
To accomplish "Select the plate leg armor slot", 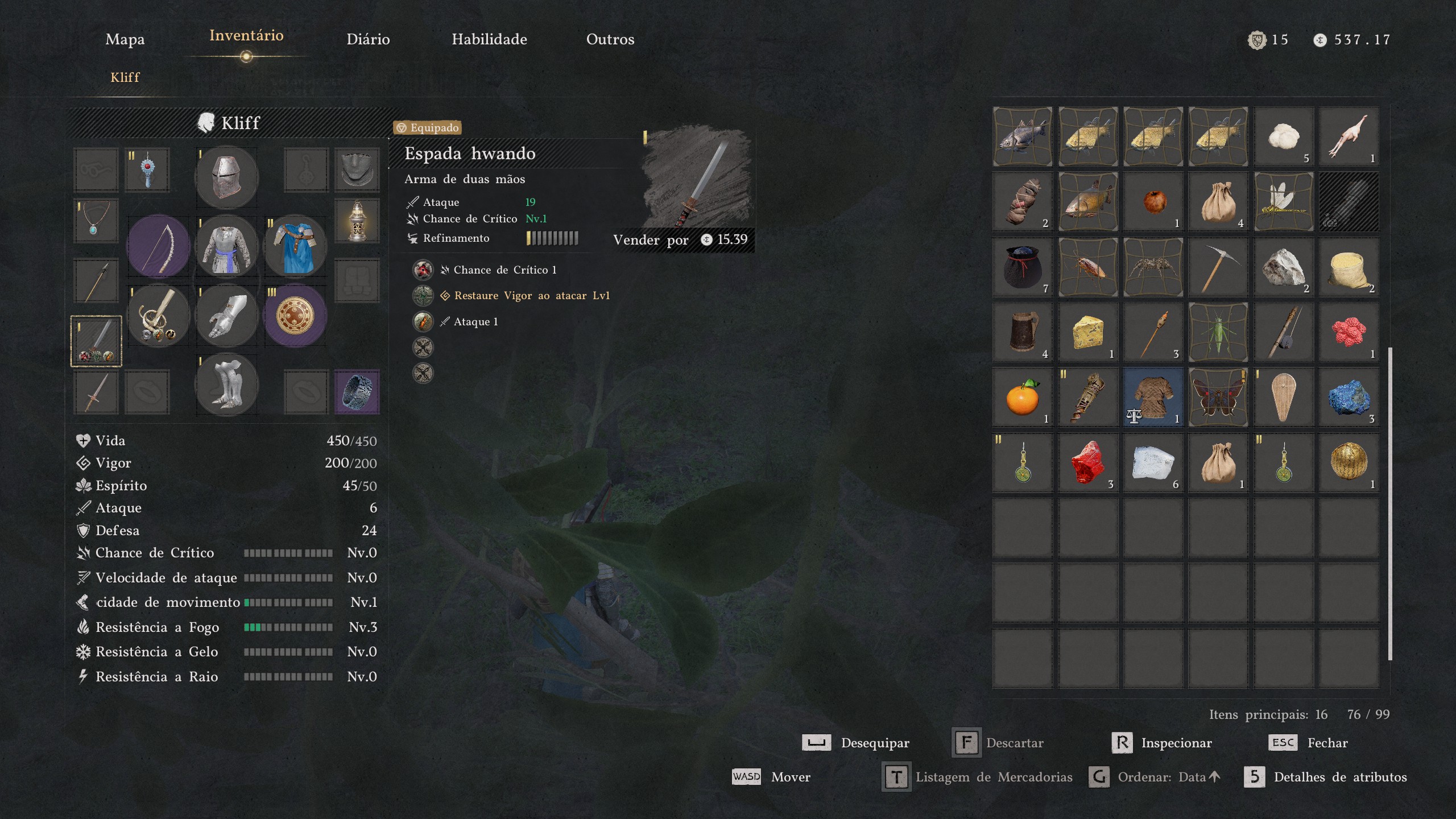I will (x=226, y=384).
